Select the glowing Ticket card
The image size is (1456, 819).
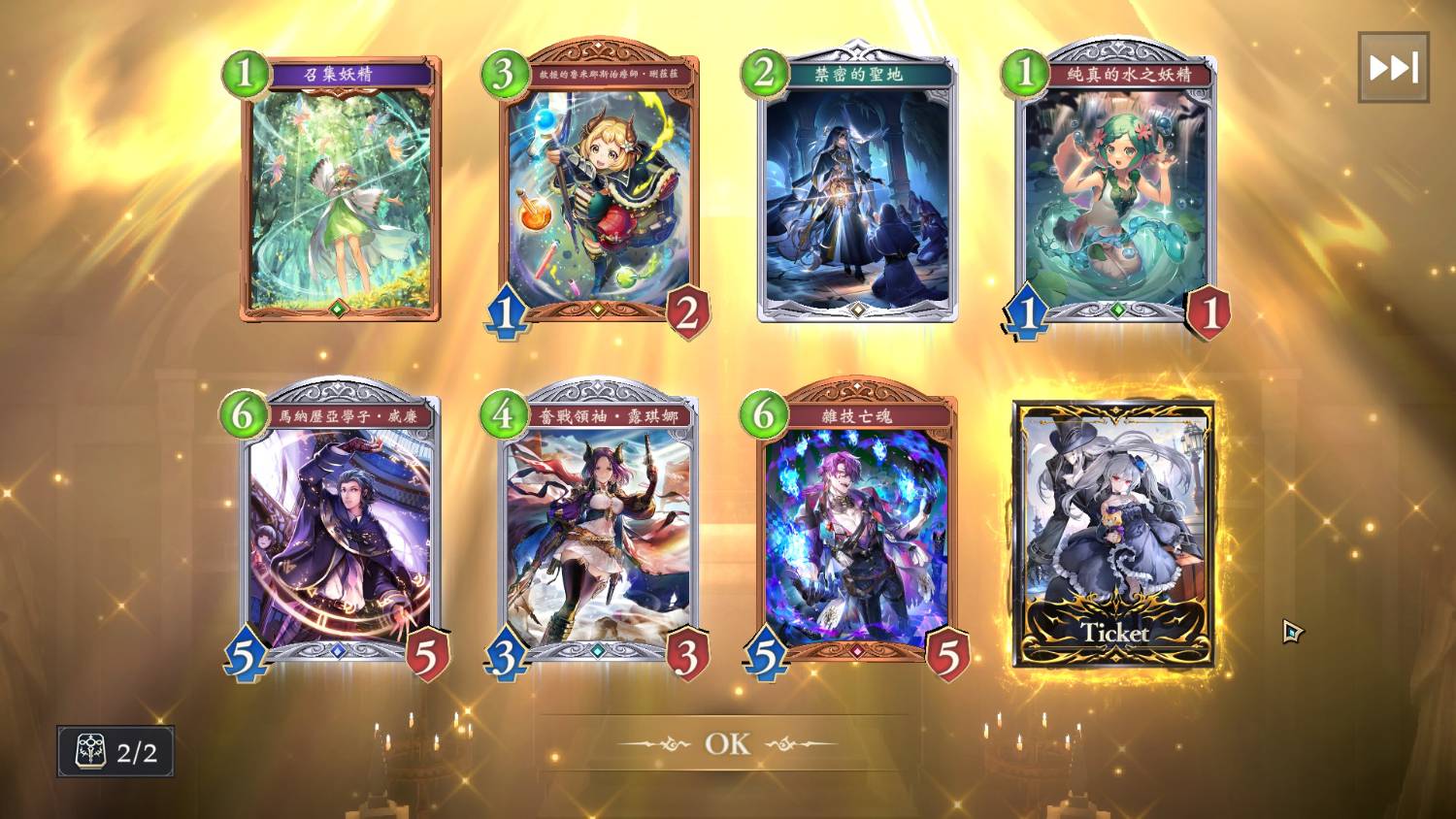pyautogui.click(x=1114, y=534)
